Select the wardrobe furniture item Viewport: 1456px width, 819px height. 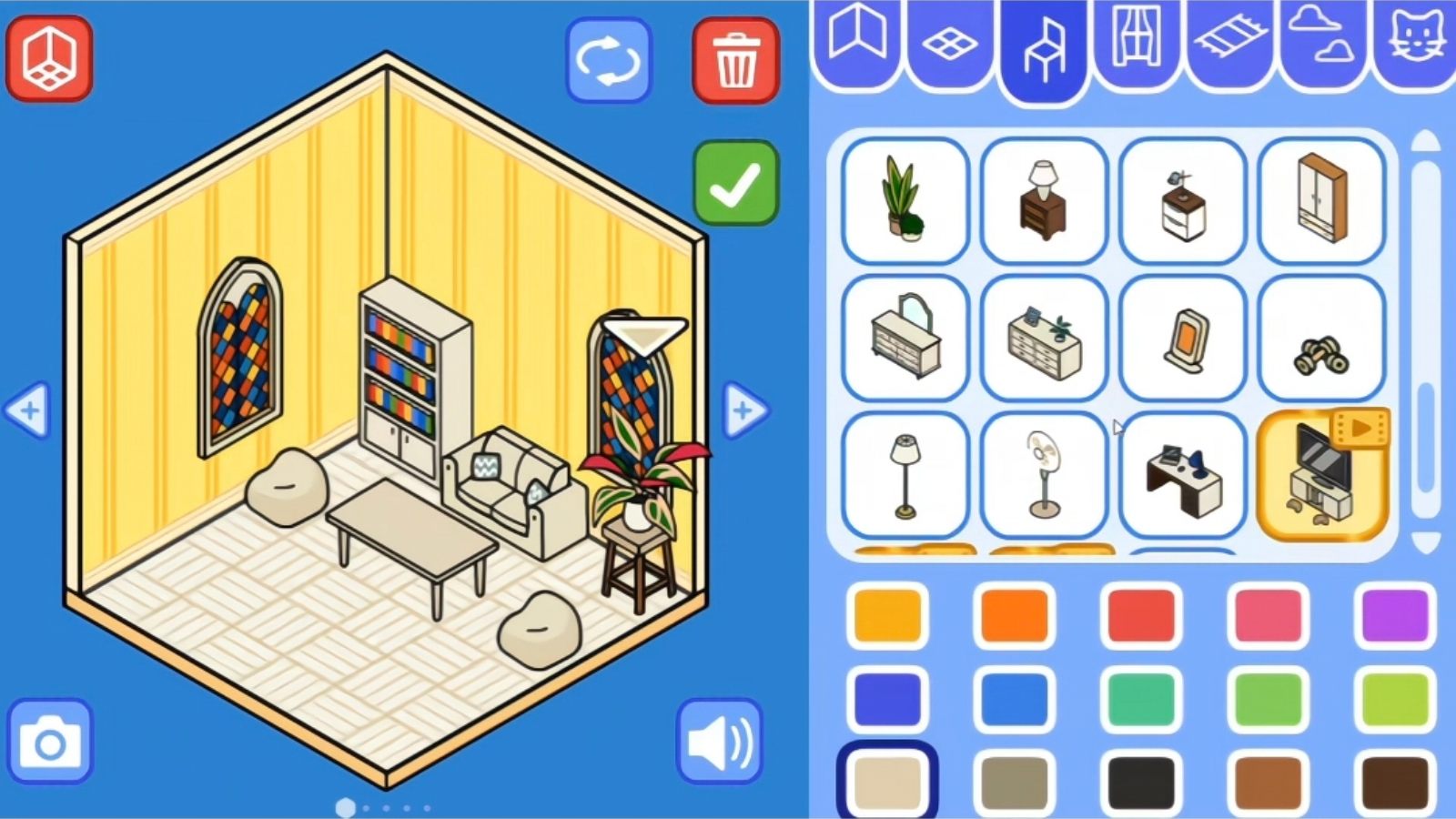coord(1320,201)
